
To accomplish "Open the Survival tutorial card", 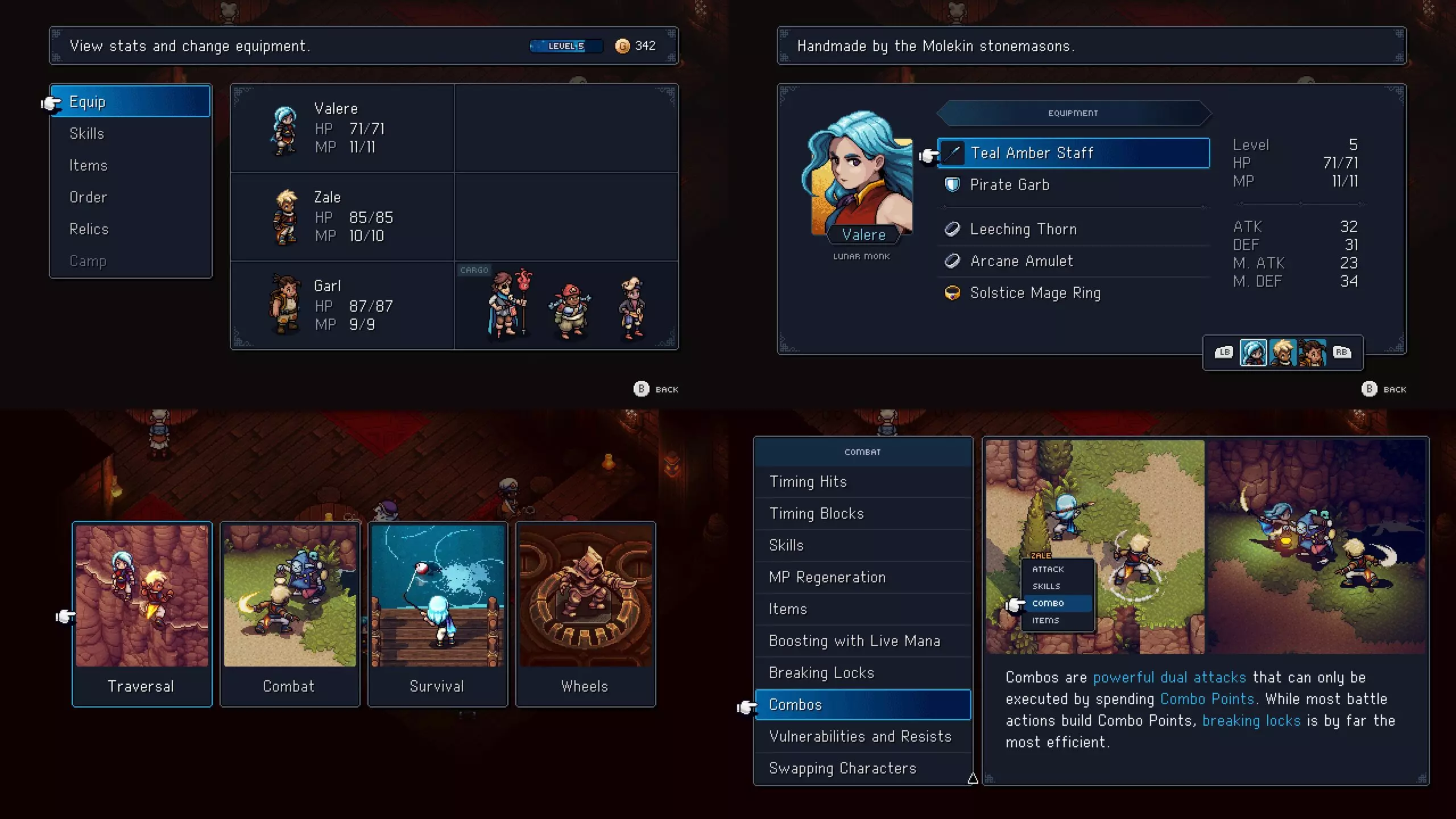I will click(437, 614).
